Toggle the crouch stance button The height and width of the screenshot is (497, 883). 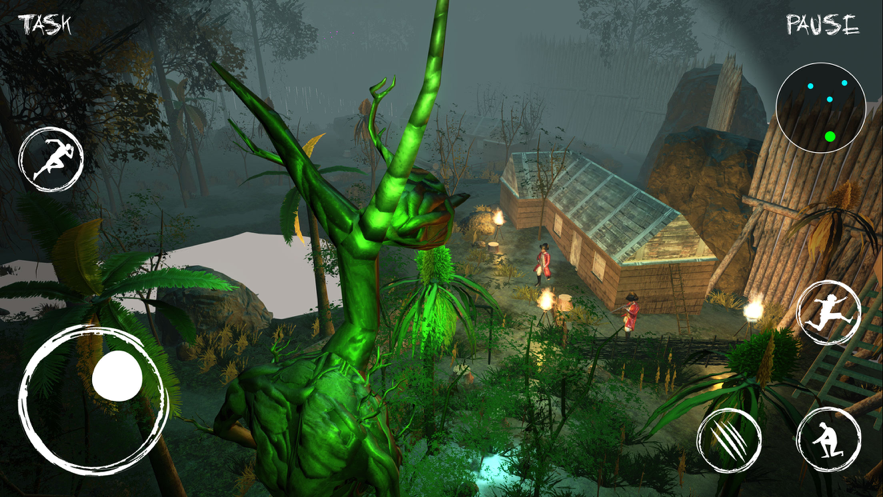click(829, 440)
